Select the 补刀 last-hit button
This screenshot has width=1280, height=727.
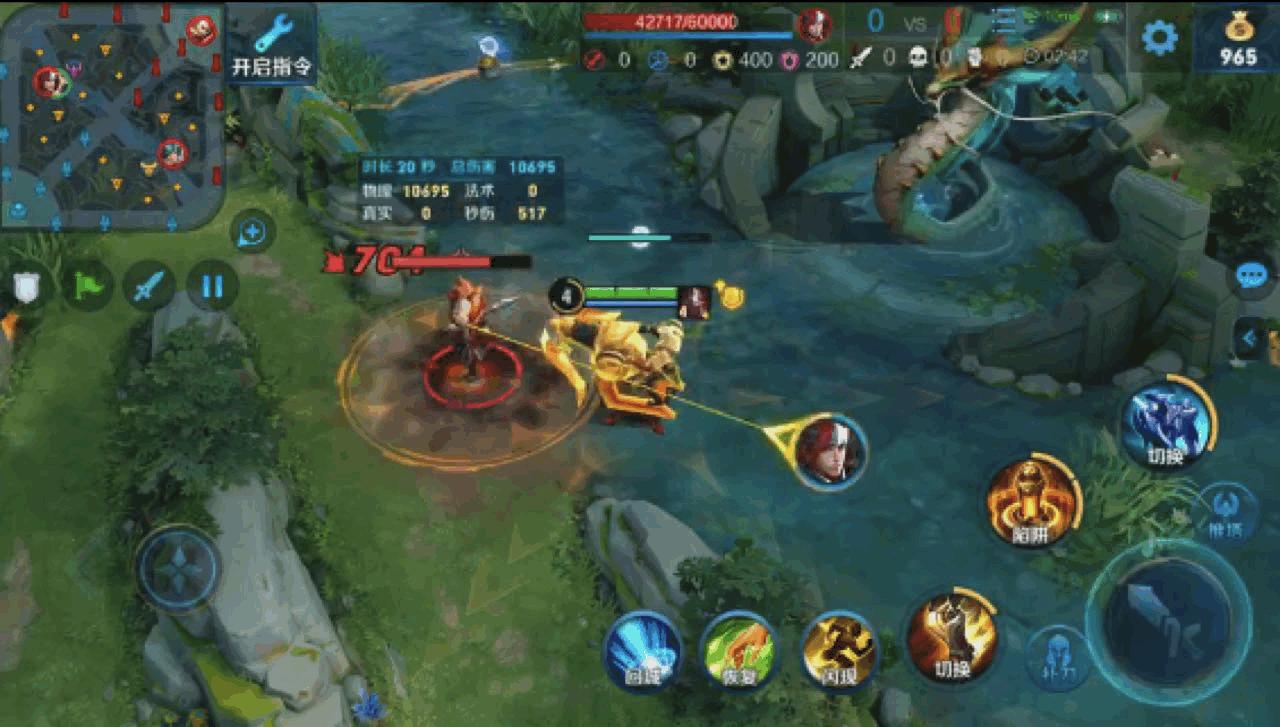point(1056,657)
